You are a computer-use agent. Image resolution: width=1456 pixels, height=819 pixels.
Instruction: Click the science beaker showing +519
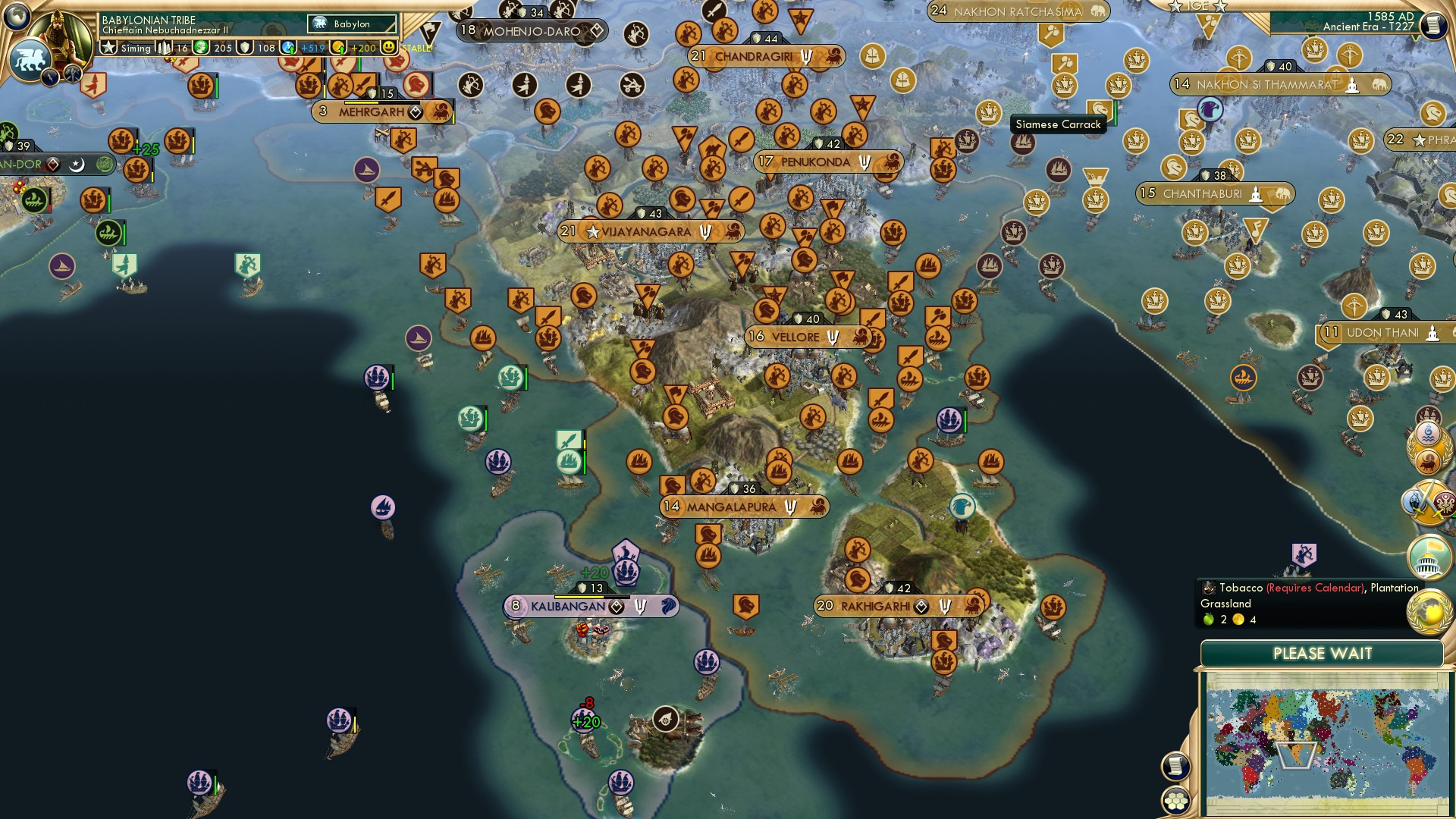pos(289,47)
